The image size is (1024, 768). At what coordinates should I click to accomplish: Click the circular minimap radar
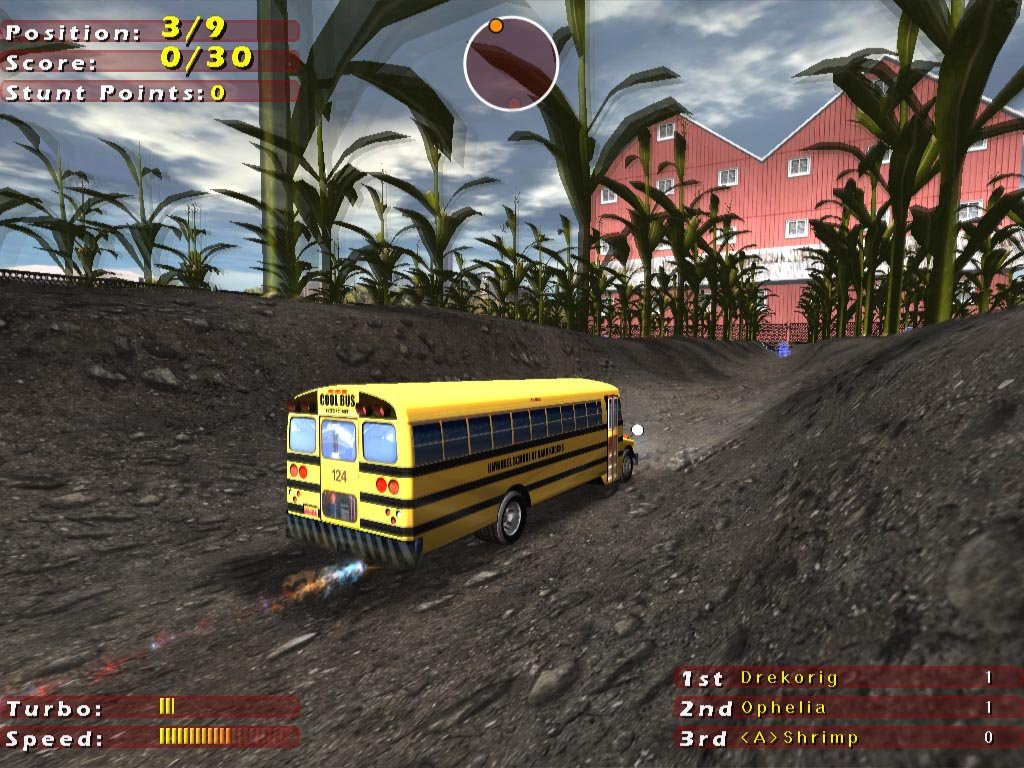(x=510, y=63)
